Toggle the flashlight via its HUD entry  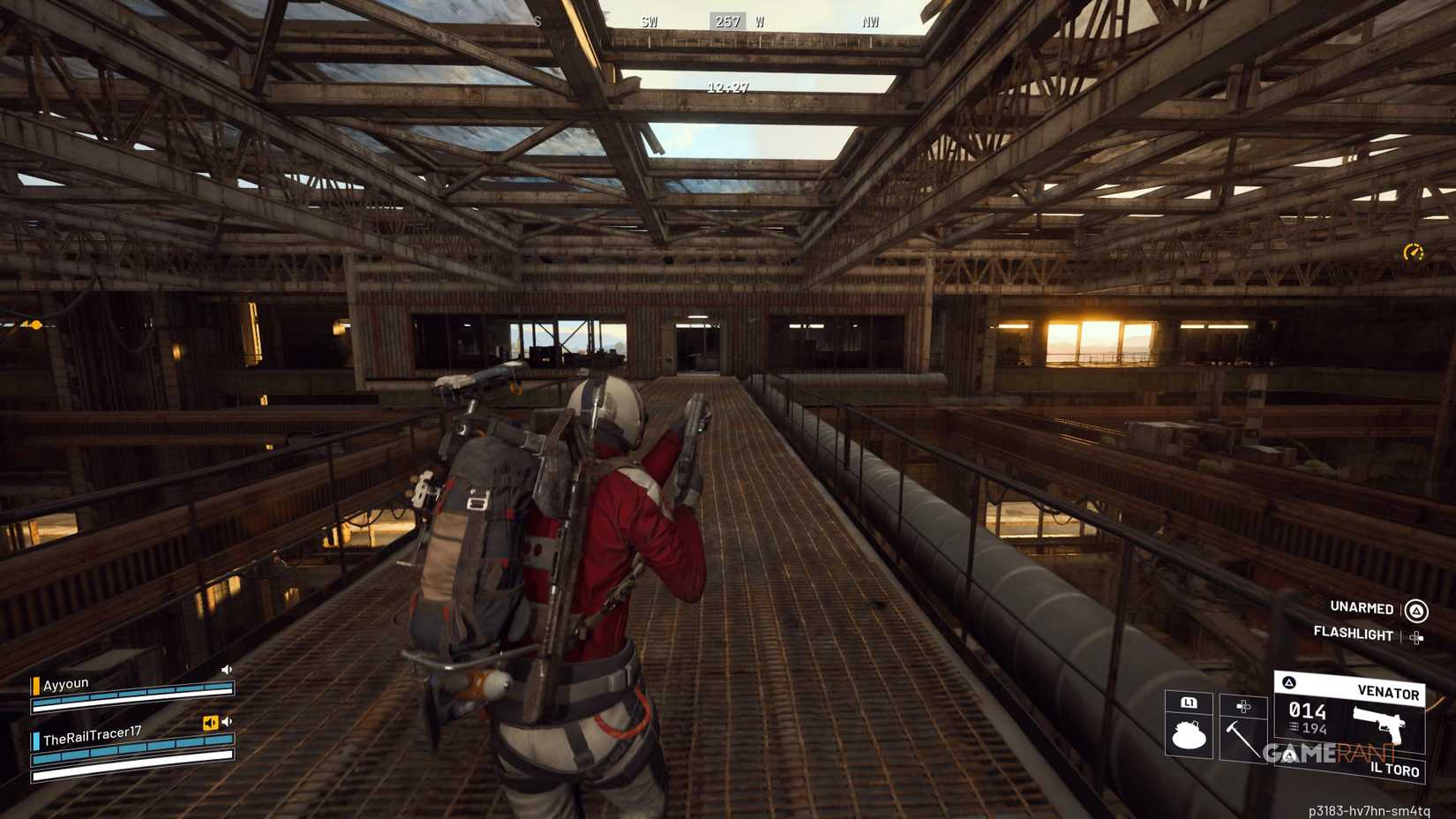(x=1355, y=635)
